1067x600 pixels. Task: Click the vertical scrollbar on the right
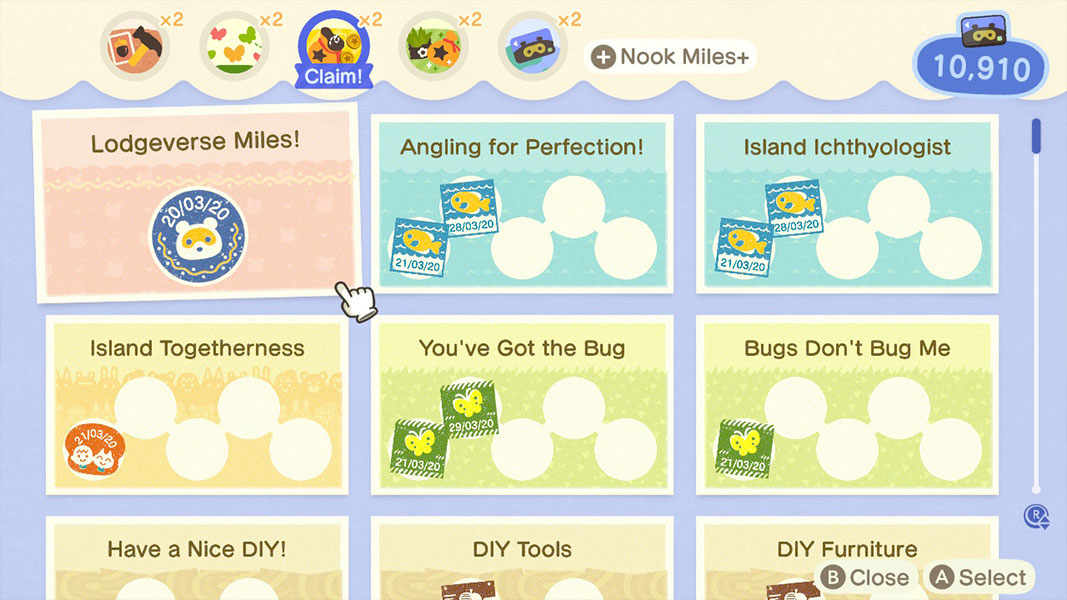[x=1036, y=300]
